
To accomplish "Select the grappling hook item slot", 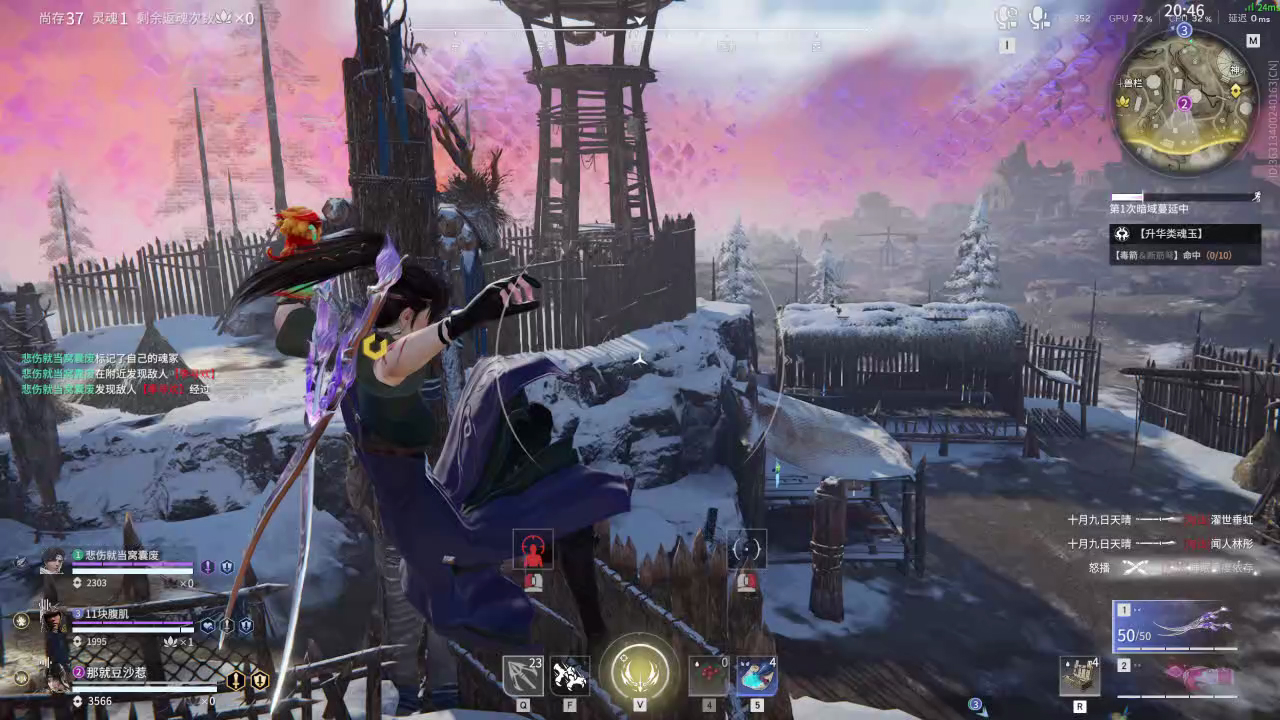I will [x=523, y=676].
